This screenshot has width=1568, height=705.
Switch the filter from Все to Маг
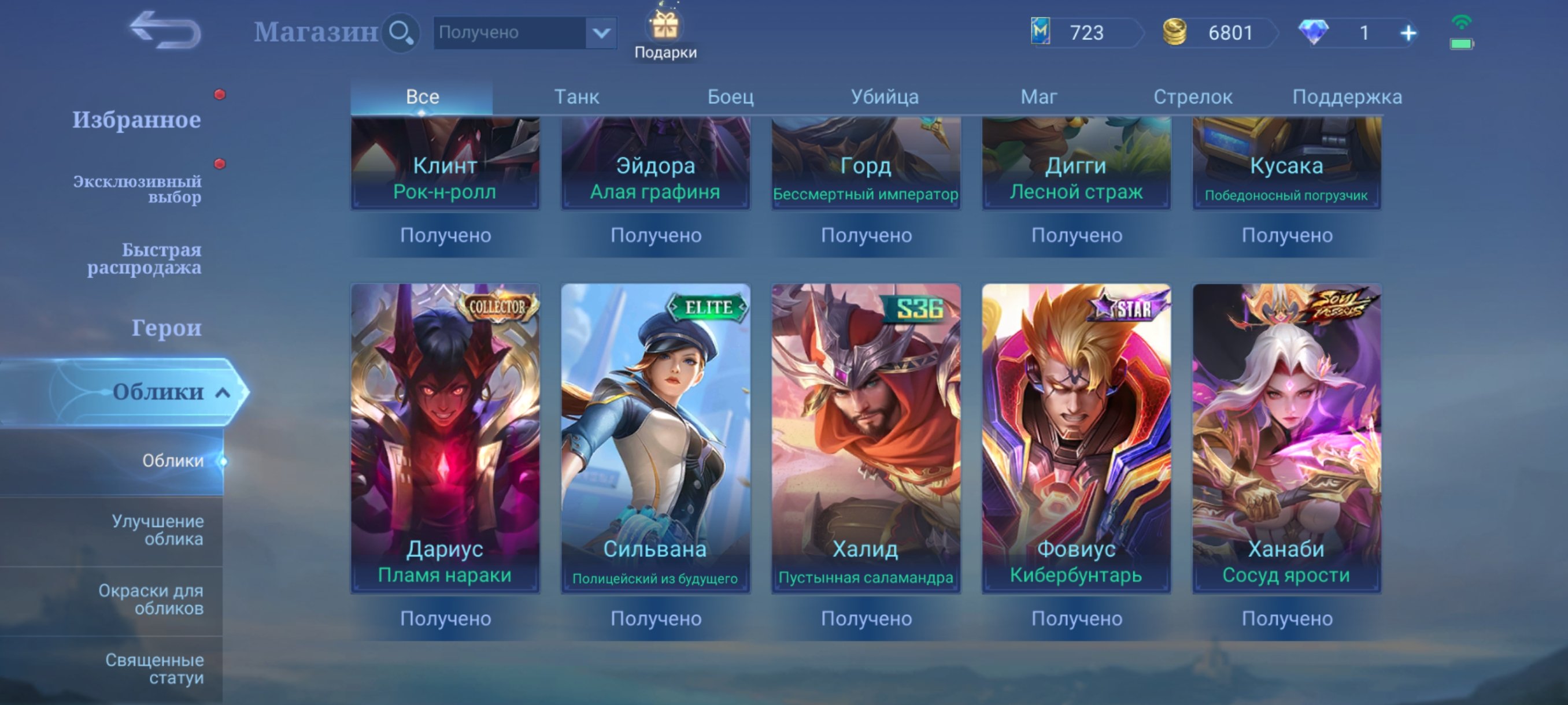coord(1039,96)
